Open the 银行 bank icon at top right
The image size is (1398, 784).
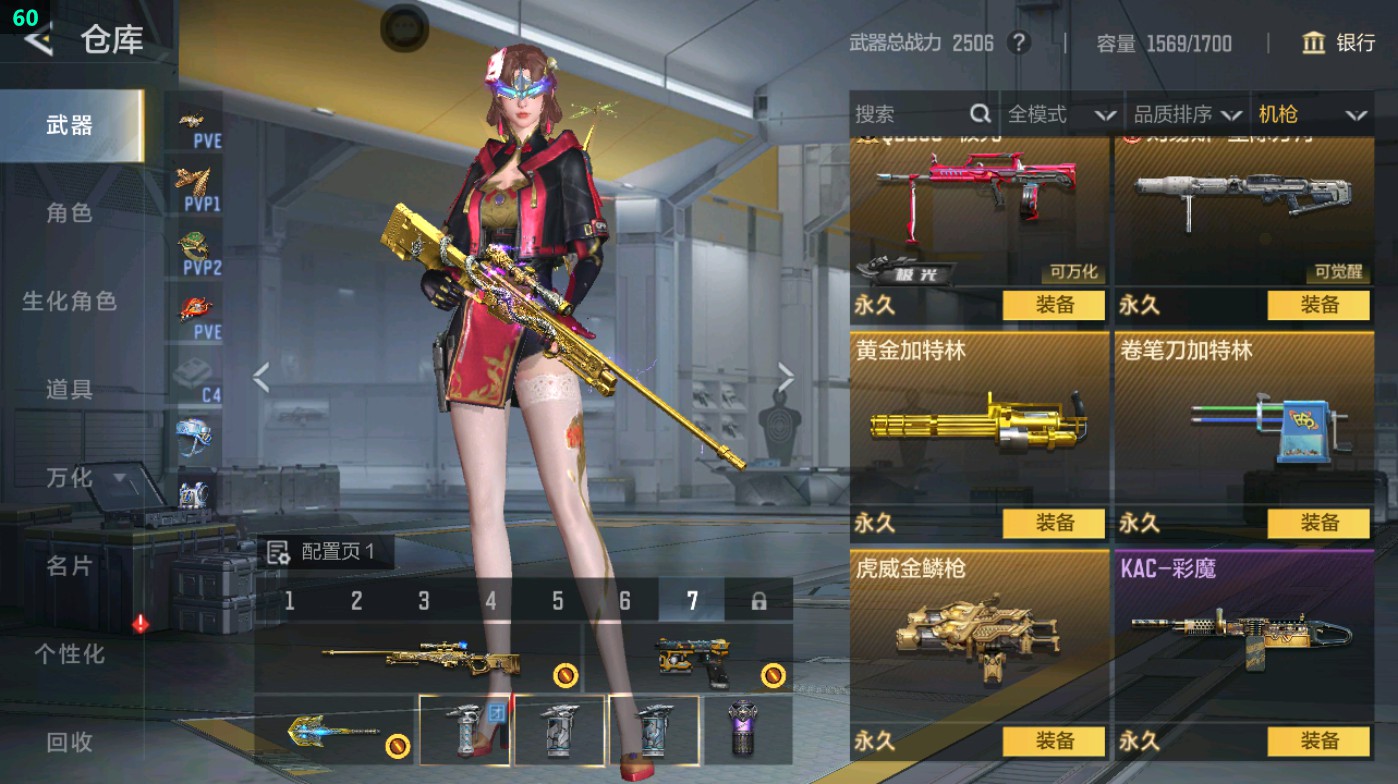(1313, 44)
